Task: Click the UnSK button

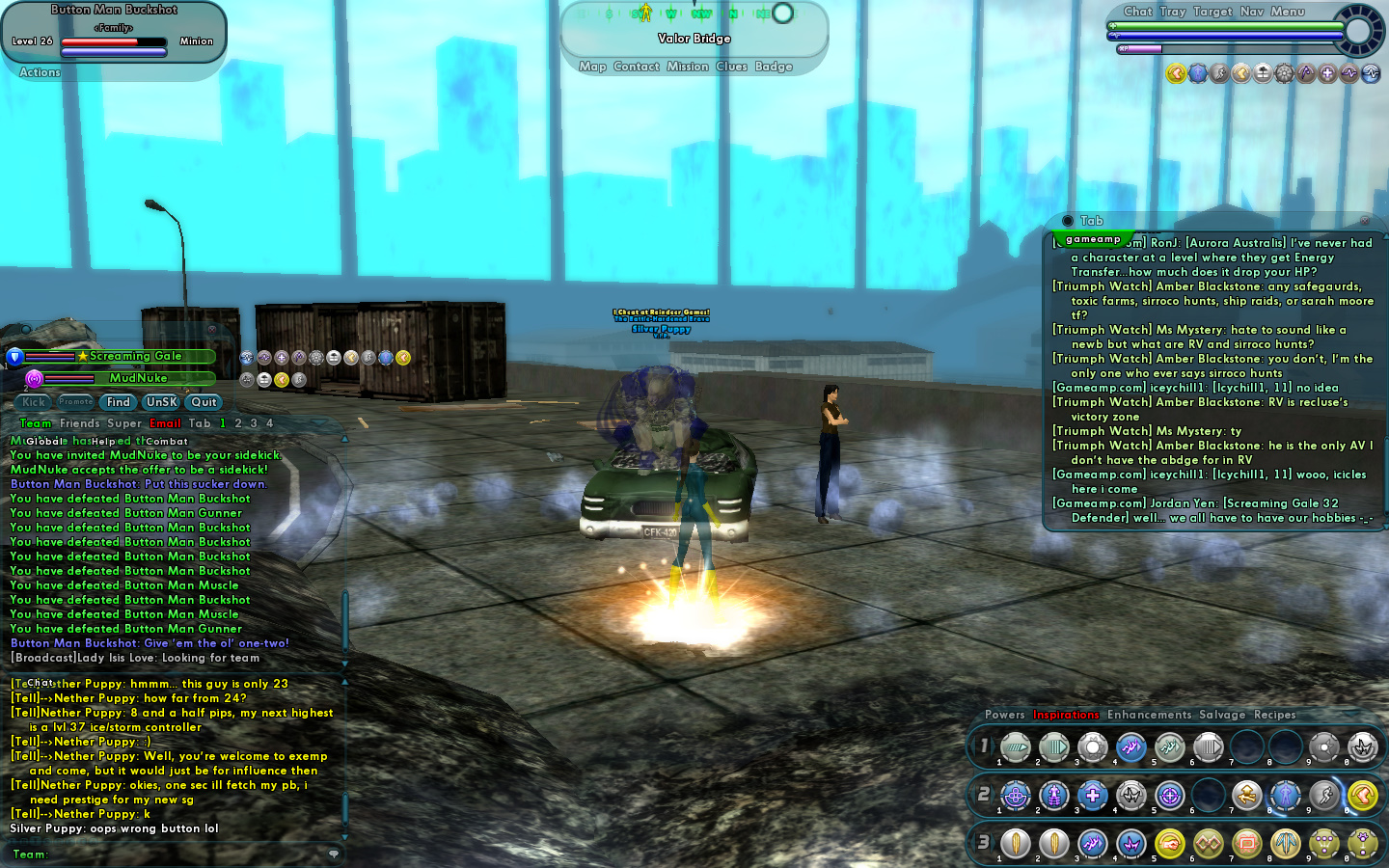Action: click(162, 402)
